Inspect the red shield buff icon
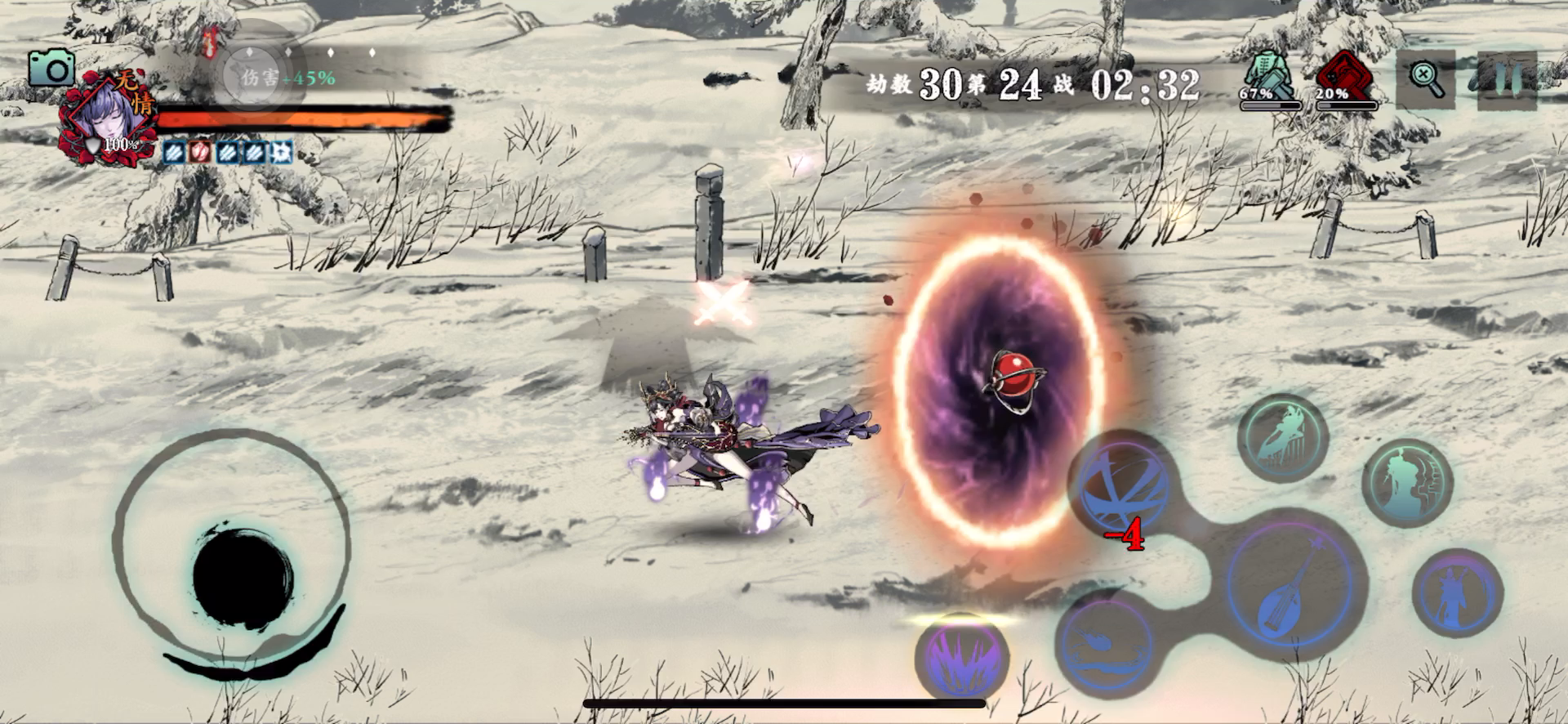This screenshot has height=724, width=1568. [199, 152]
